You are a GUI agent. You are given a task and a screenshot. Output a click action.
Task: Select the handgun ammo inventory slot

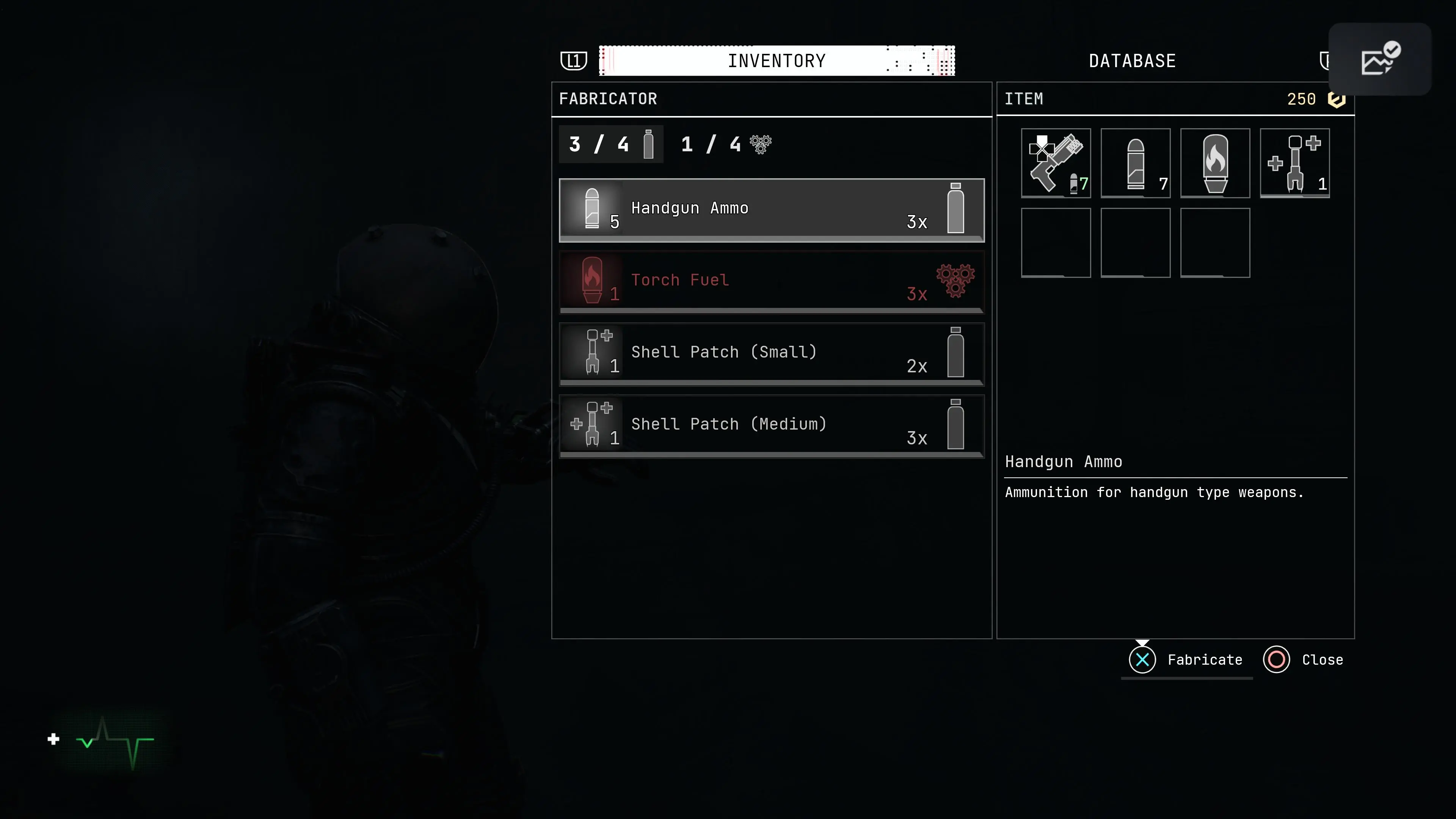point(1136,163)
